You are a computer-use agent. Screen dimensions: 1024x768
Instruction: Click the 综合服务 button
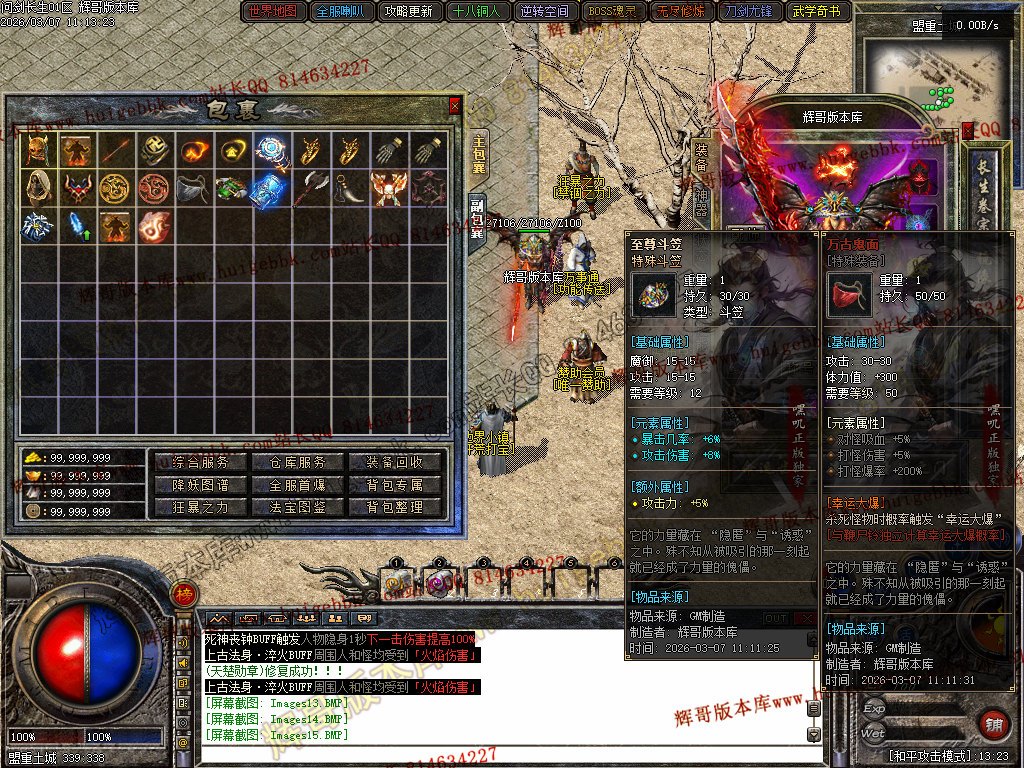click(x=201, y=462)
